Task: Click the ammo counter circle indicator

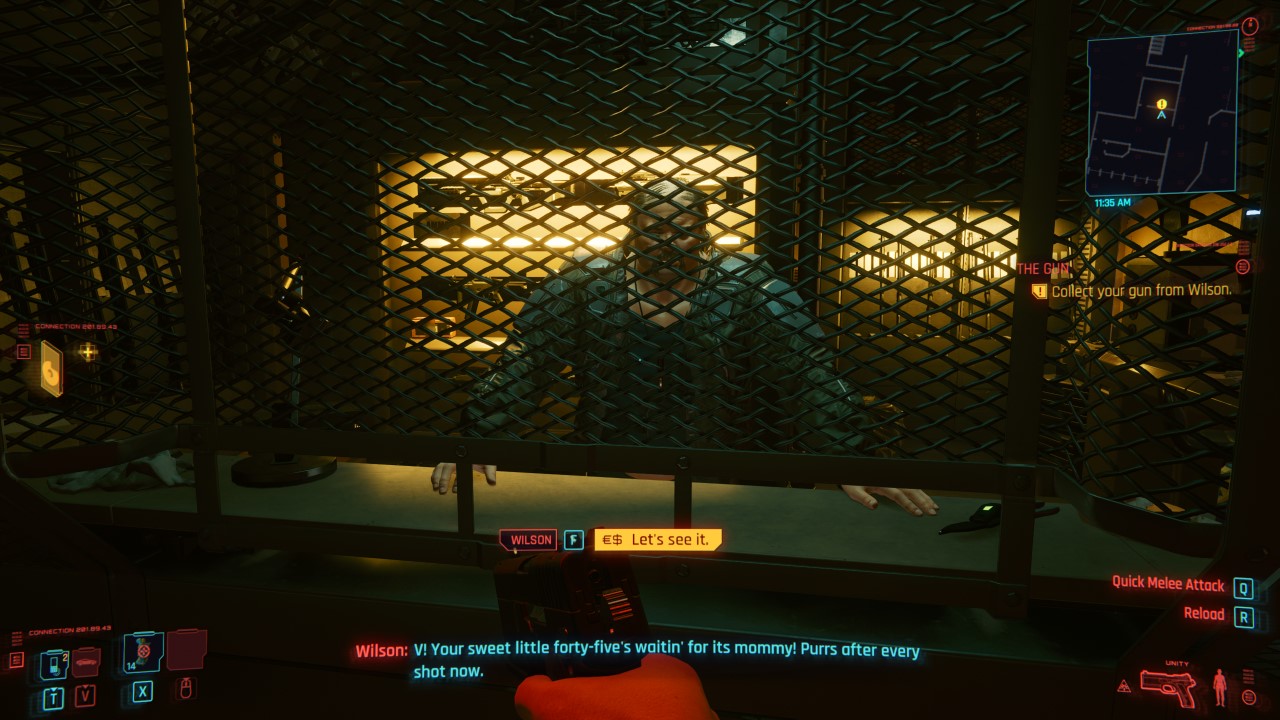Action: click(x=1249, y=697)
